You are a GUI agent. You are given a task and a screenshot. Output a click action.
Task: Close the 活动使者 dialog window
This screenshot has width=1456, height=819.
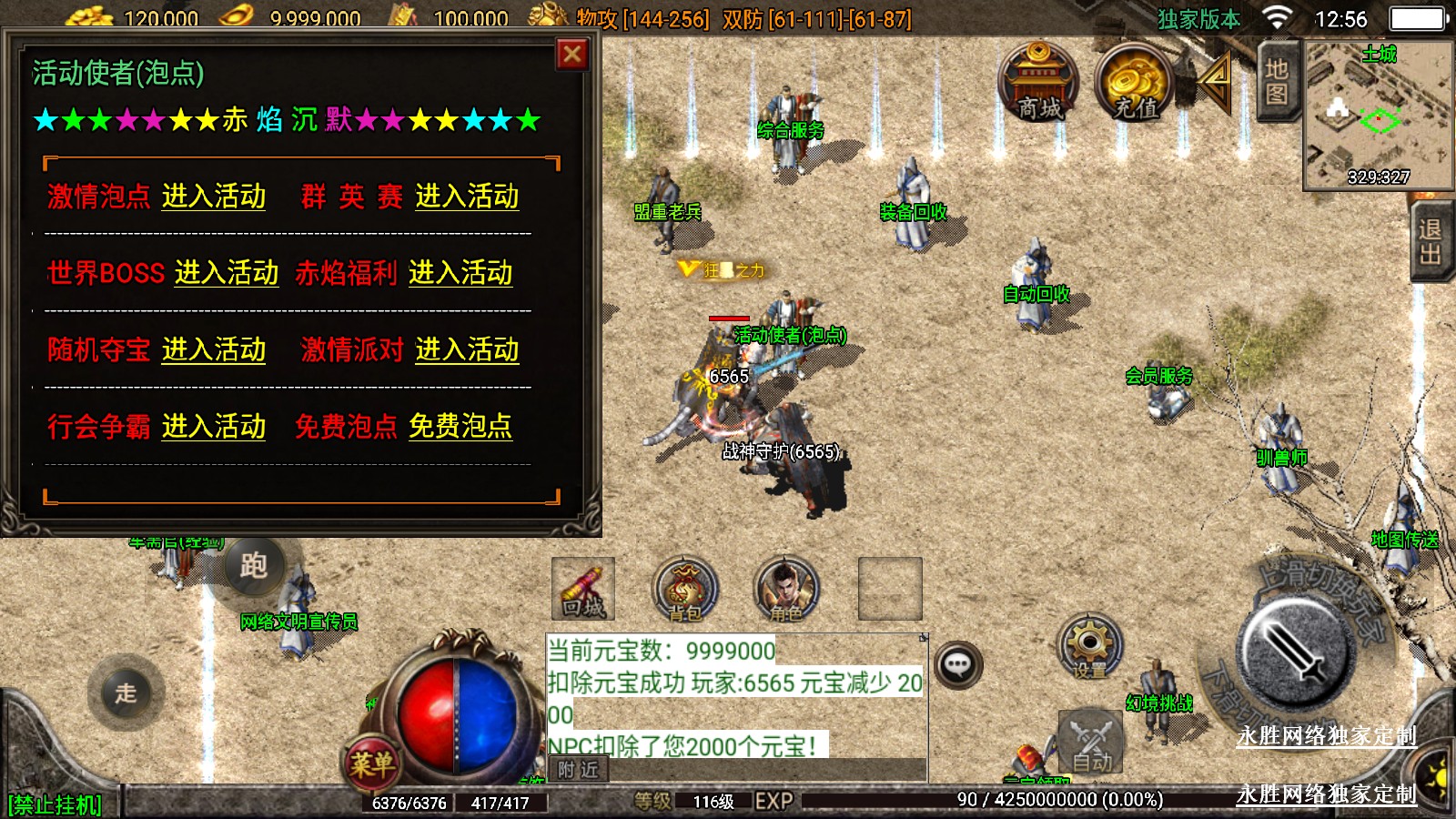pos(572,55)
